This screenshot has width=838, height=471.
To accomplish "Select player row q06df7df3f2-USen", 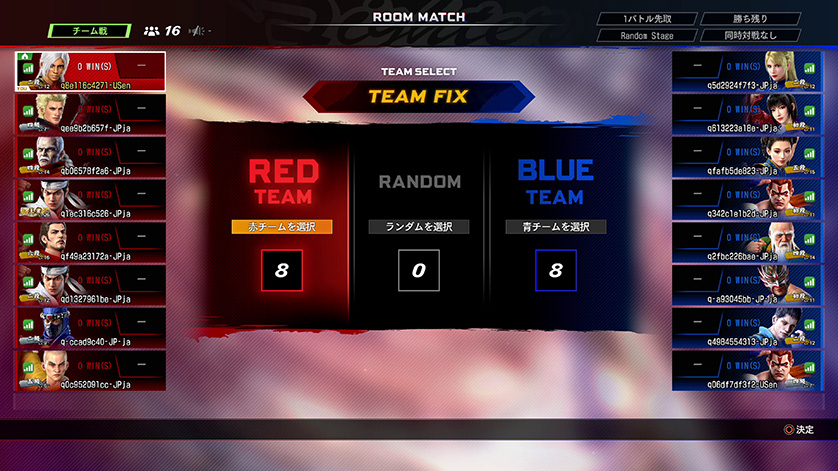I will pos(747,369).
